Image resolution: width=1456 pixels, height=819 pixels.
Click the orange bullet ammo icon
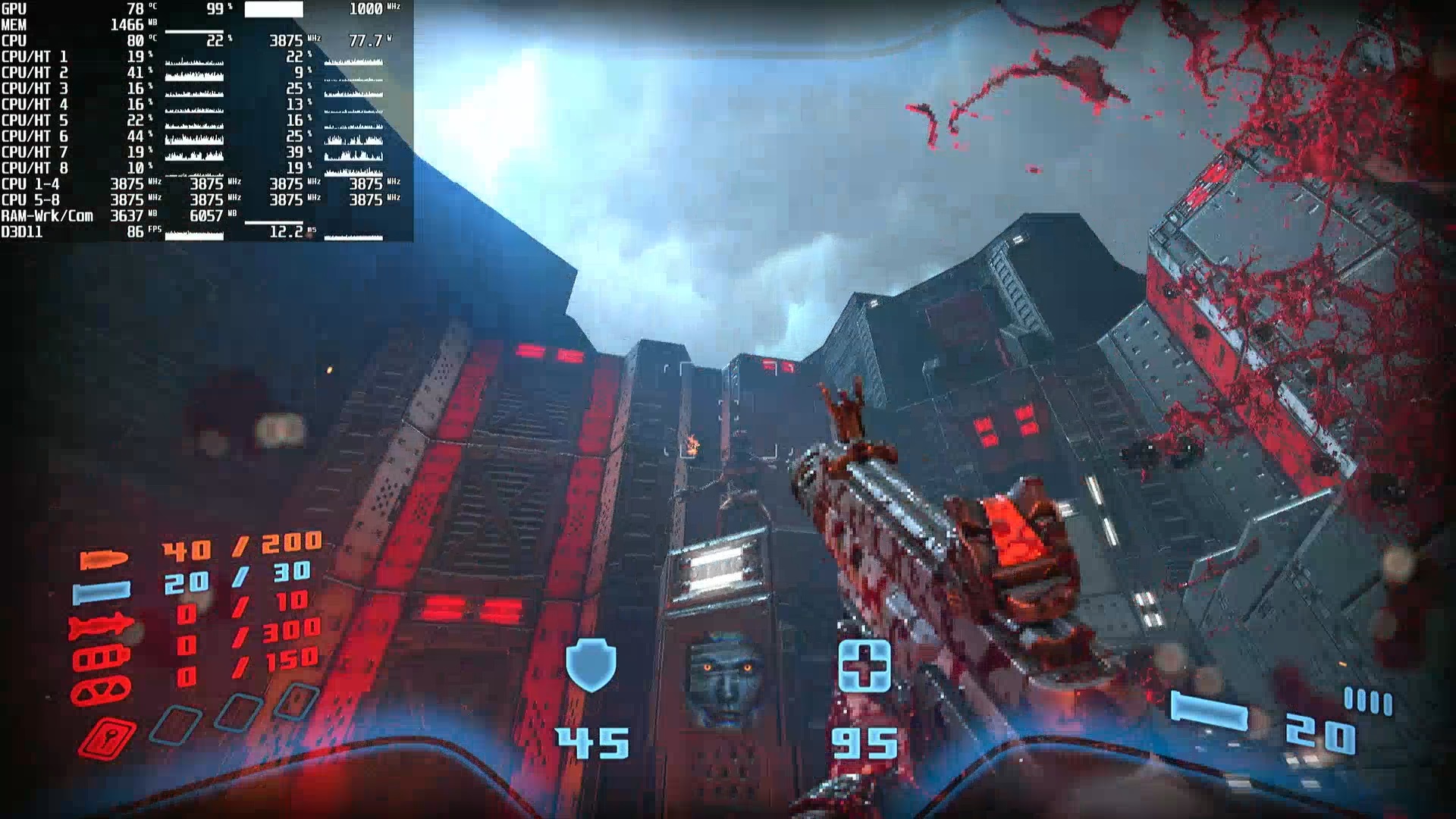click(x=104, y=560)
